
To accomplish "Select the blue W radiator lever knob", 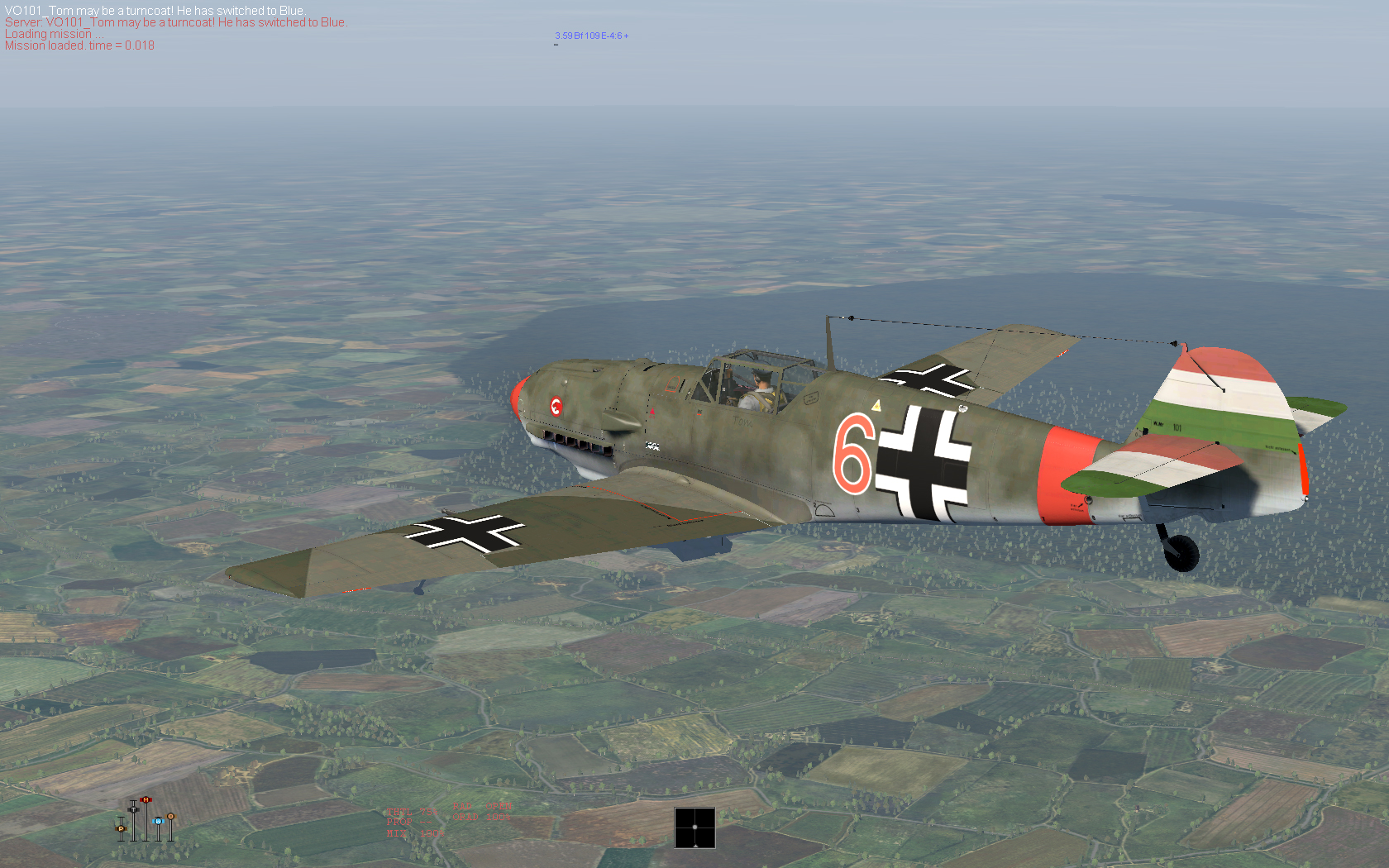I will (x=158, y=821).
